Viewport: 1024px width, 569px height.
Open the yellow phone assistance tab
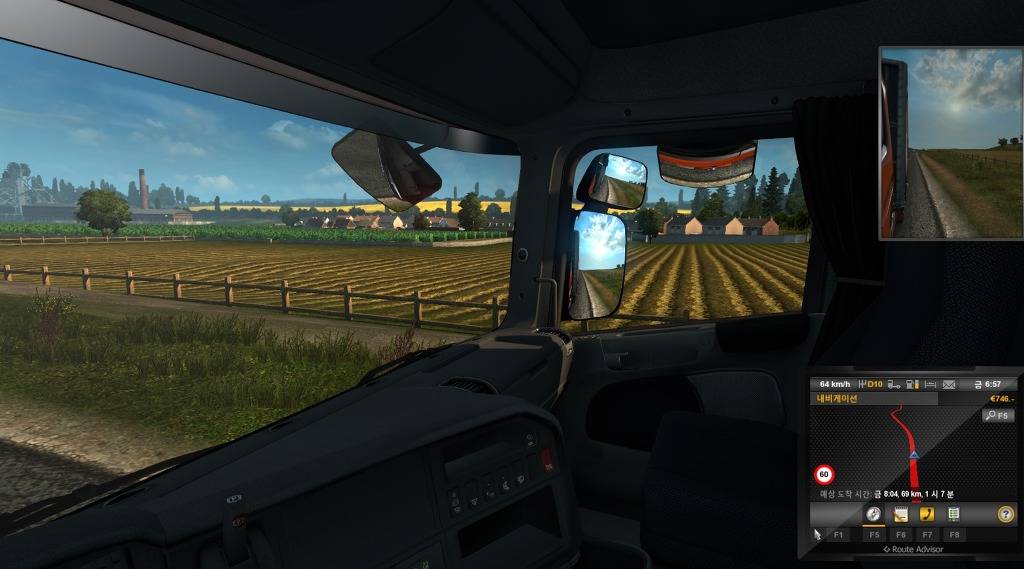coord(927,514)
